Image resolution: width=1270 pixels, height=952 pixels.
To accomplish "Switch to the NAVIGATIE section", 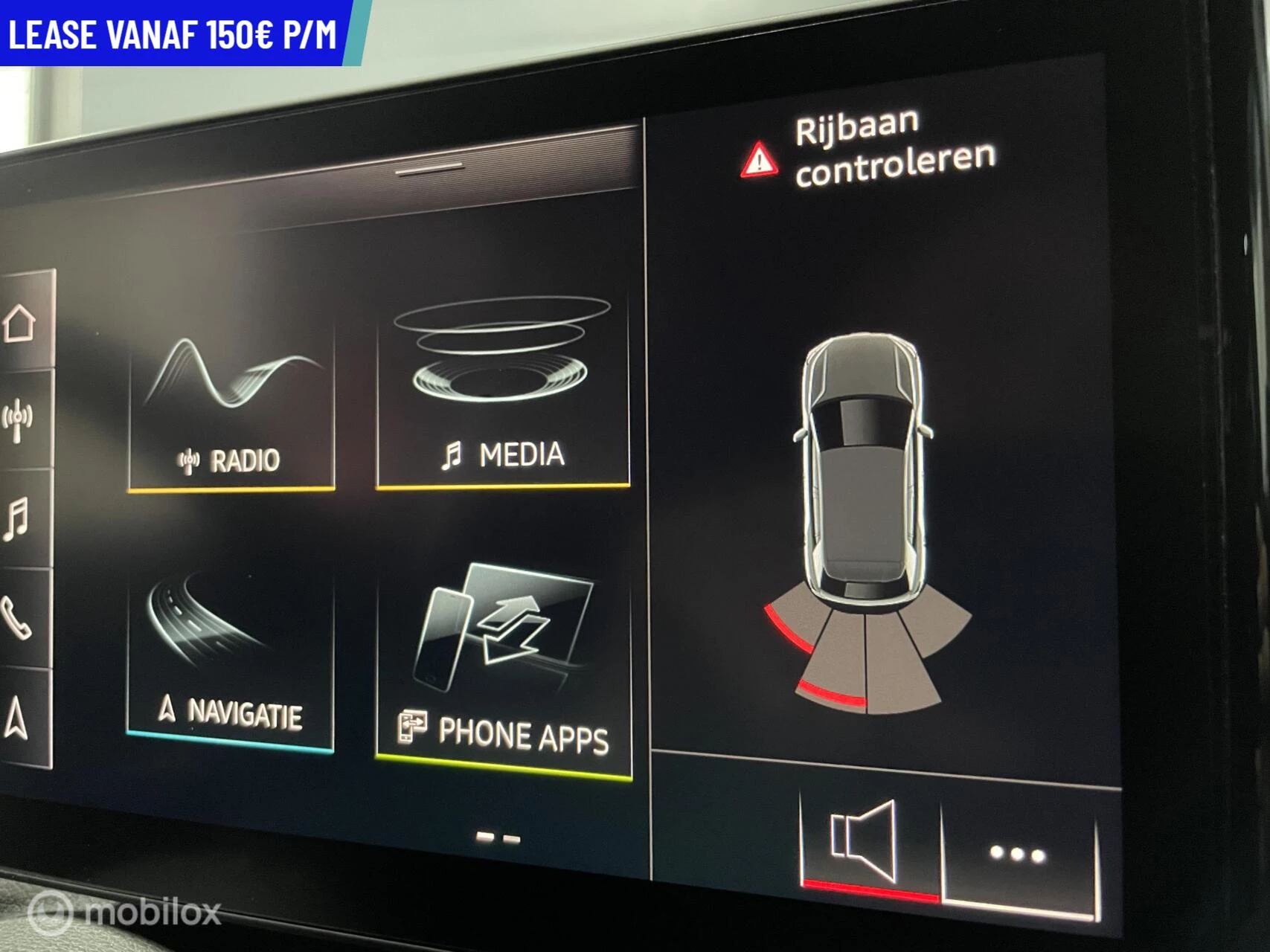I will coord(231,654).
